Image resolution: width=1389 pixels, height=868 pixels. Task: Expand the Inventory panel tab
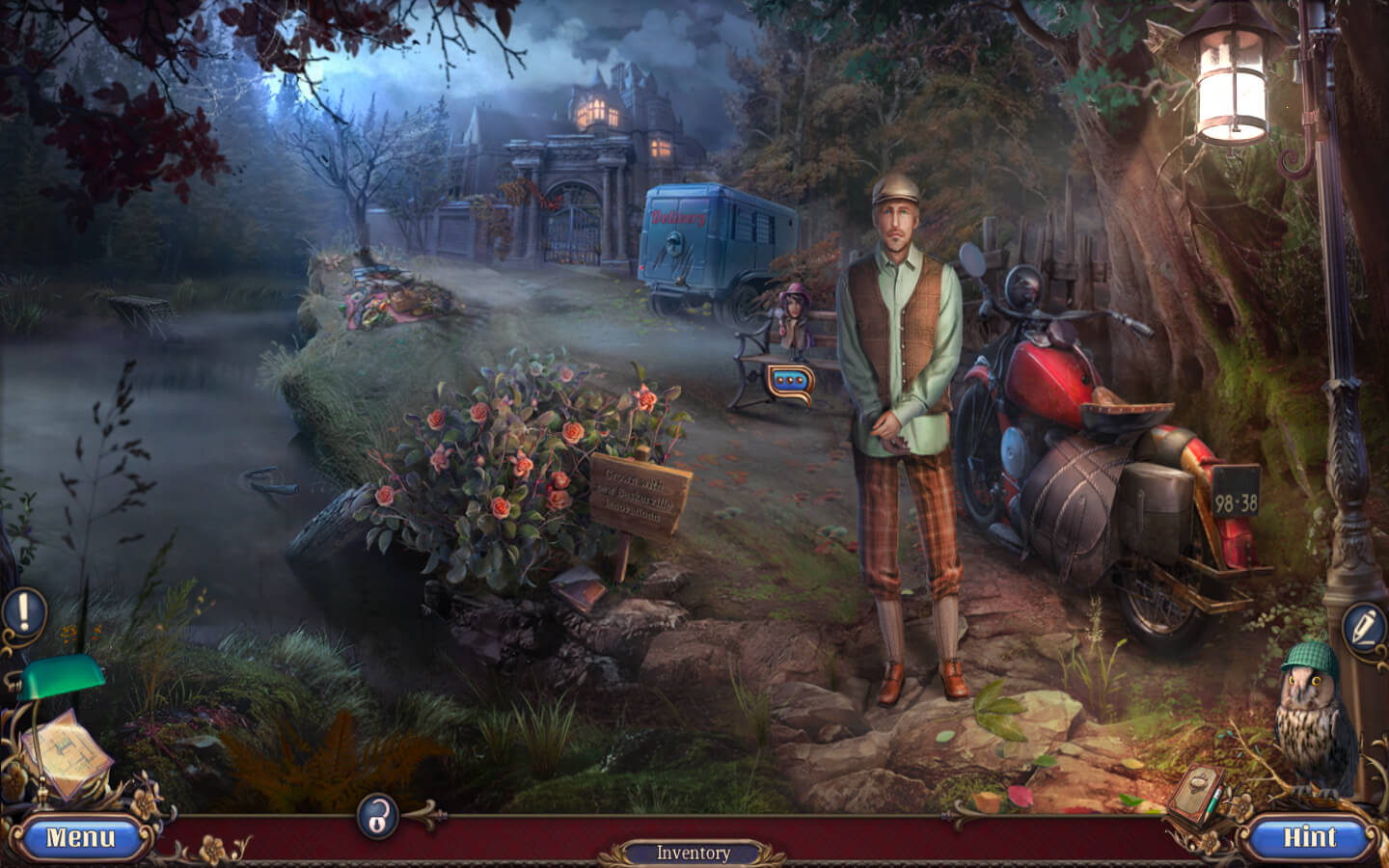coord(693,853)
